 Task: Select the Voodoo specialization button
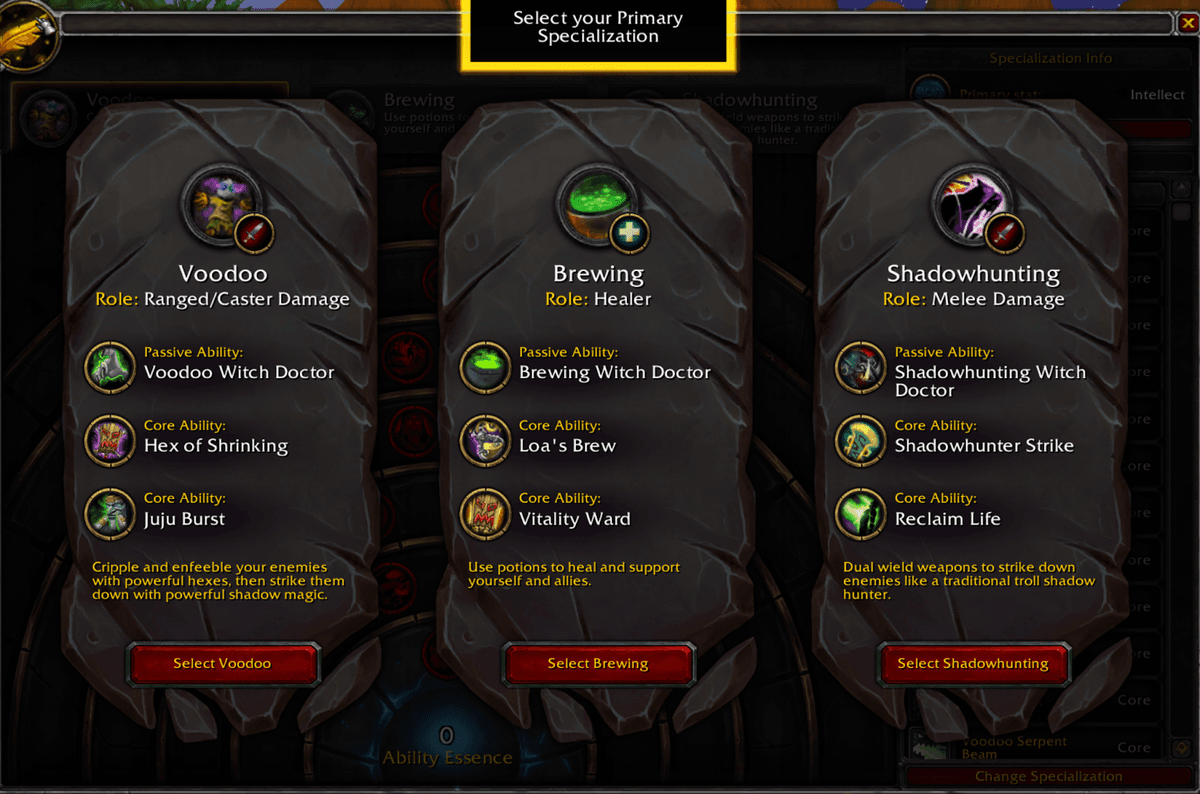tap(222, 663)
